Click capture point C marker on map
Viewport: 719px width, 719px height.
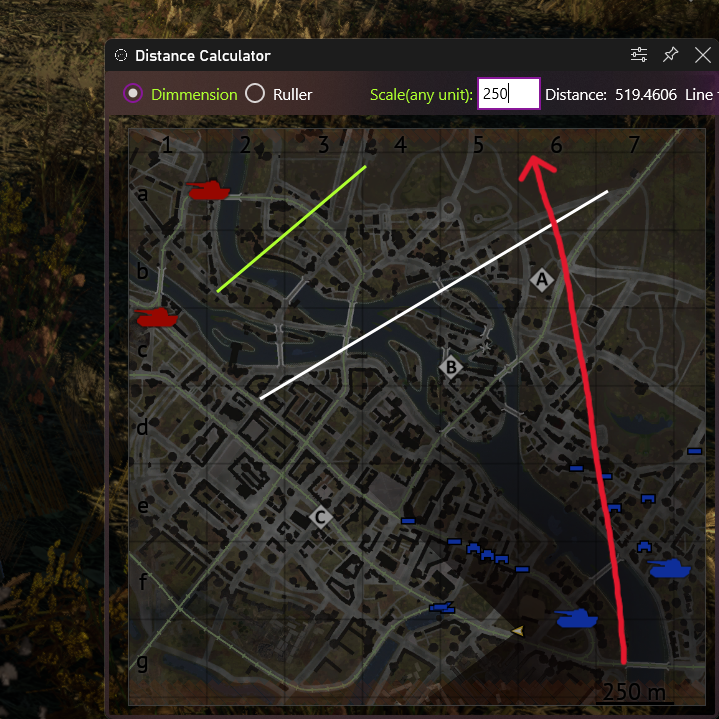pyautogui.click(x=320, y=517)
